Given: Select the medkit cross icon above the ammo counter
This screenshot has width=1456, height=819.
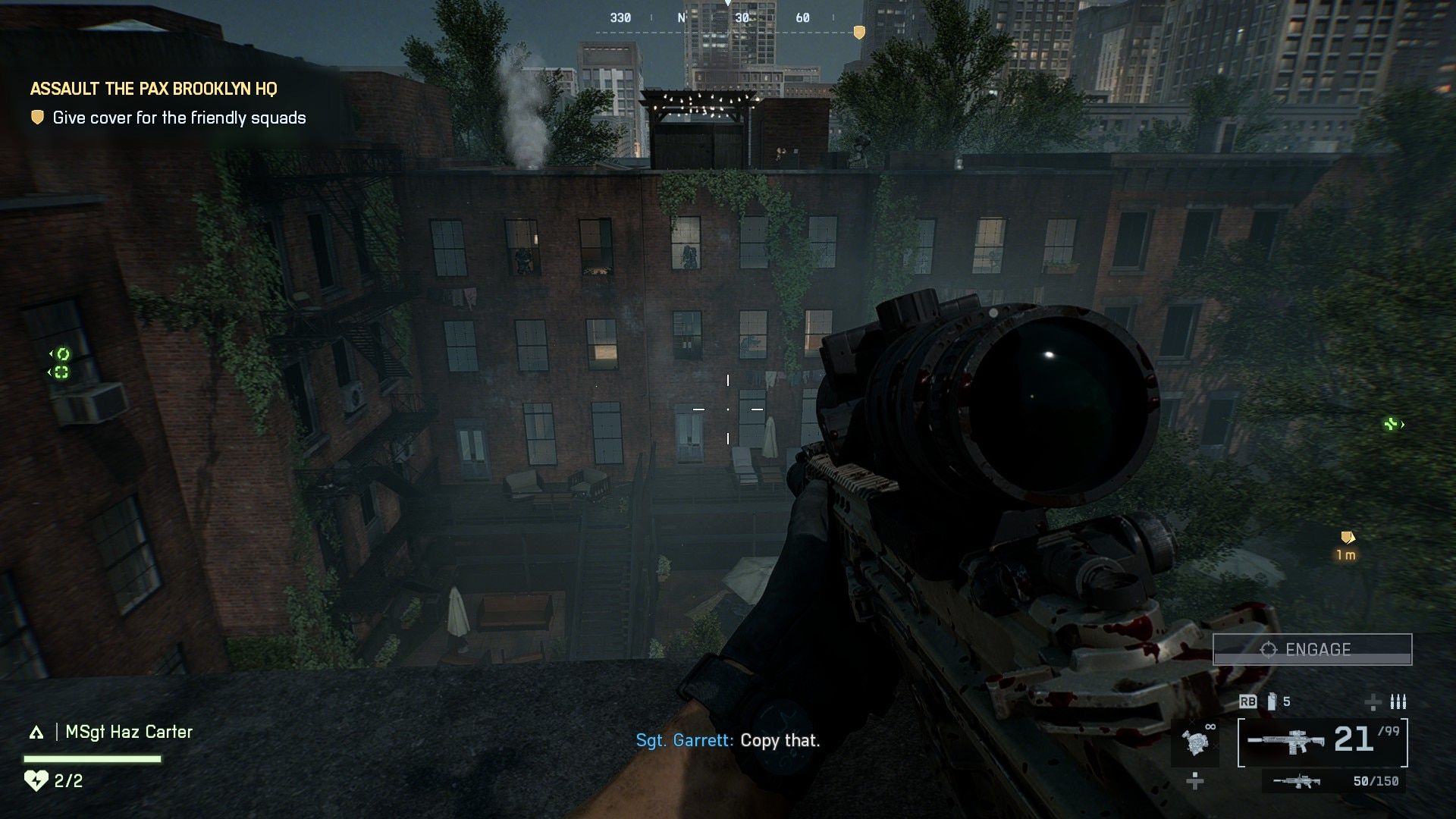Looking at the screenshot, I should [x=1373, y=703].
